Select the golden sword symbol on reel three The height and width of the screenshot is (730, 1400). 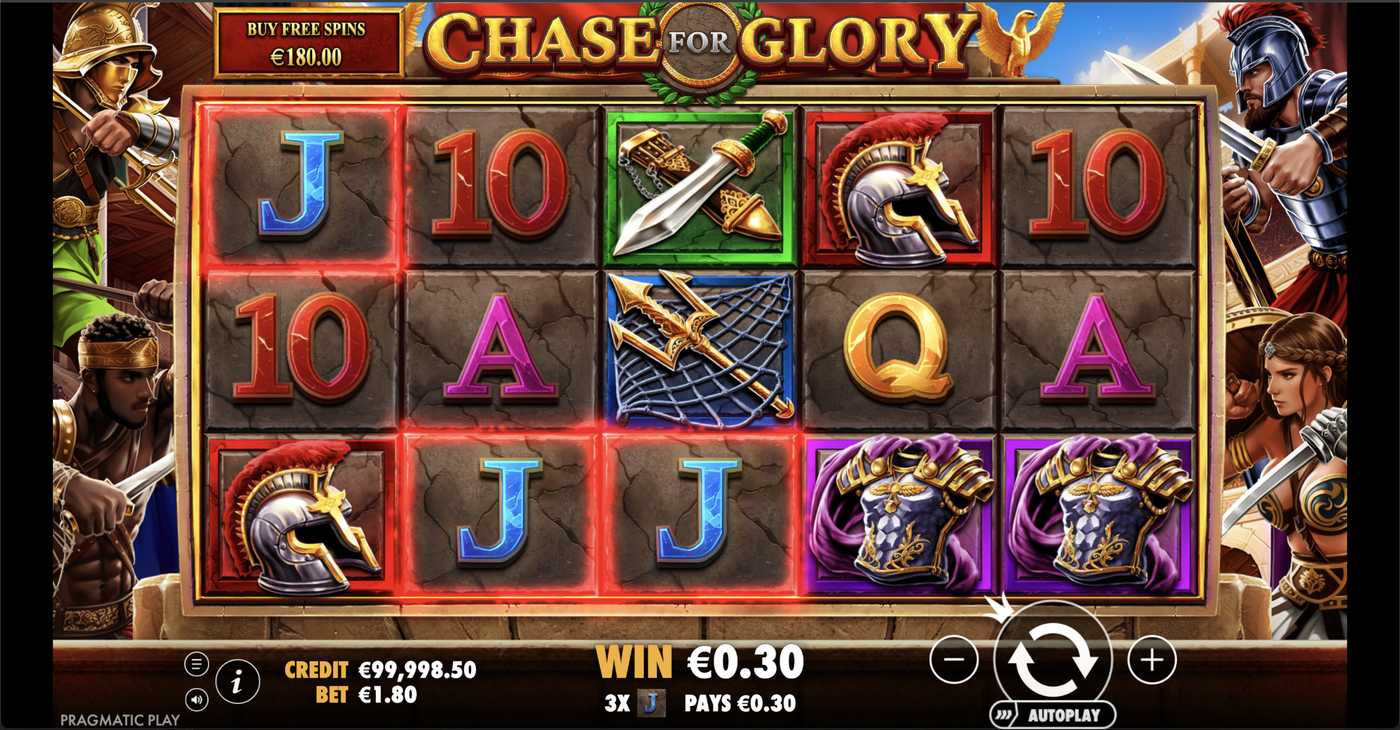[697, 185]
